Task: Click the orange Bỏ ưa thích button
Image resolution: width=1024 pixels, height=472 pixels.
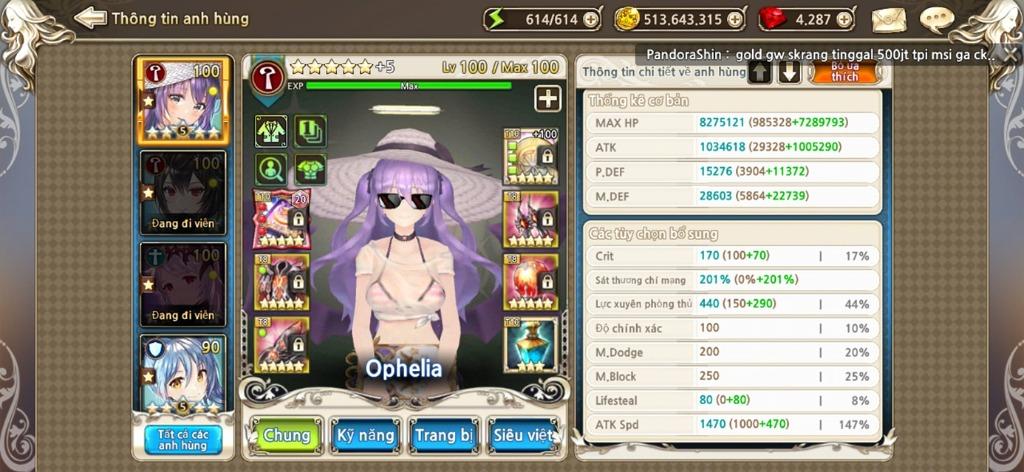Action: tap(844, 71)
